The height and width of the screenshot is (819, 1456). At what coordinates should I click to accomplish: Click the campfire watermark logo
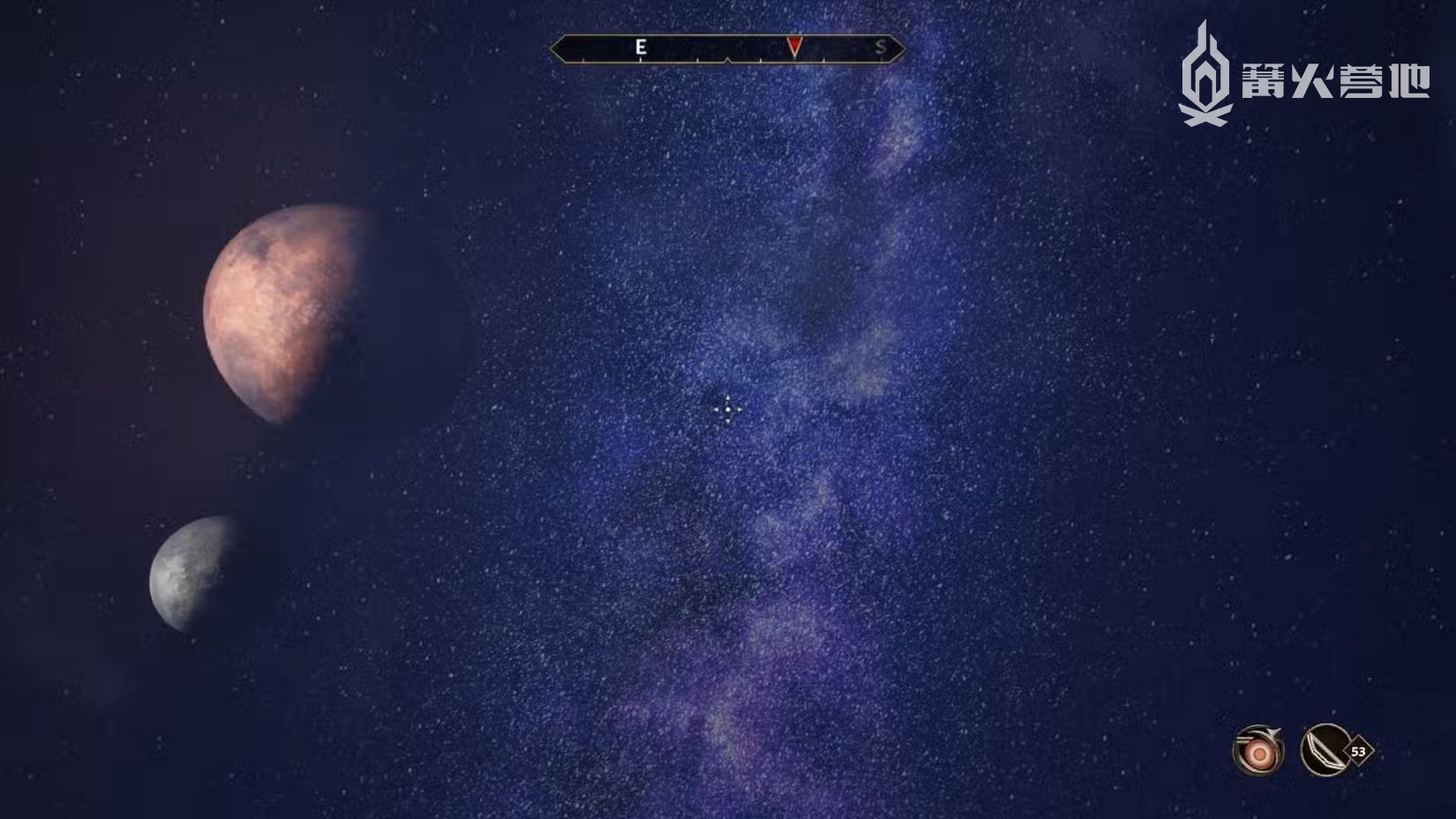[x=1206, y=76]
